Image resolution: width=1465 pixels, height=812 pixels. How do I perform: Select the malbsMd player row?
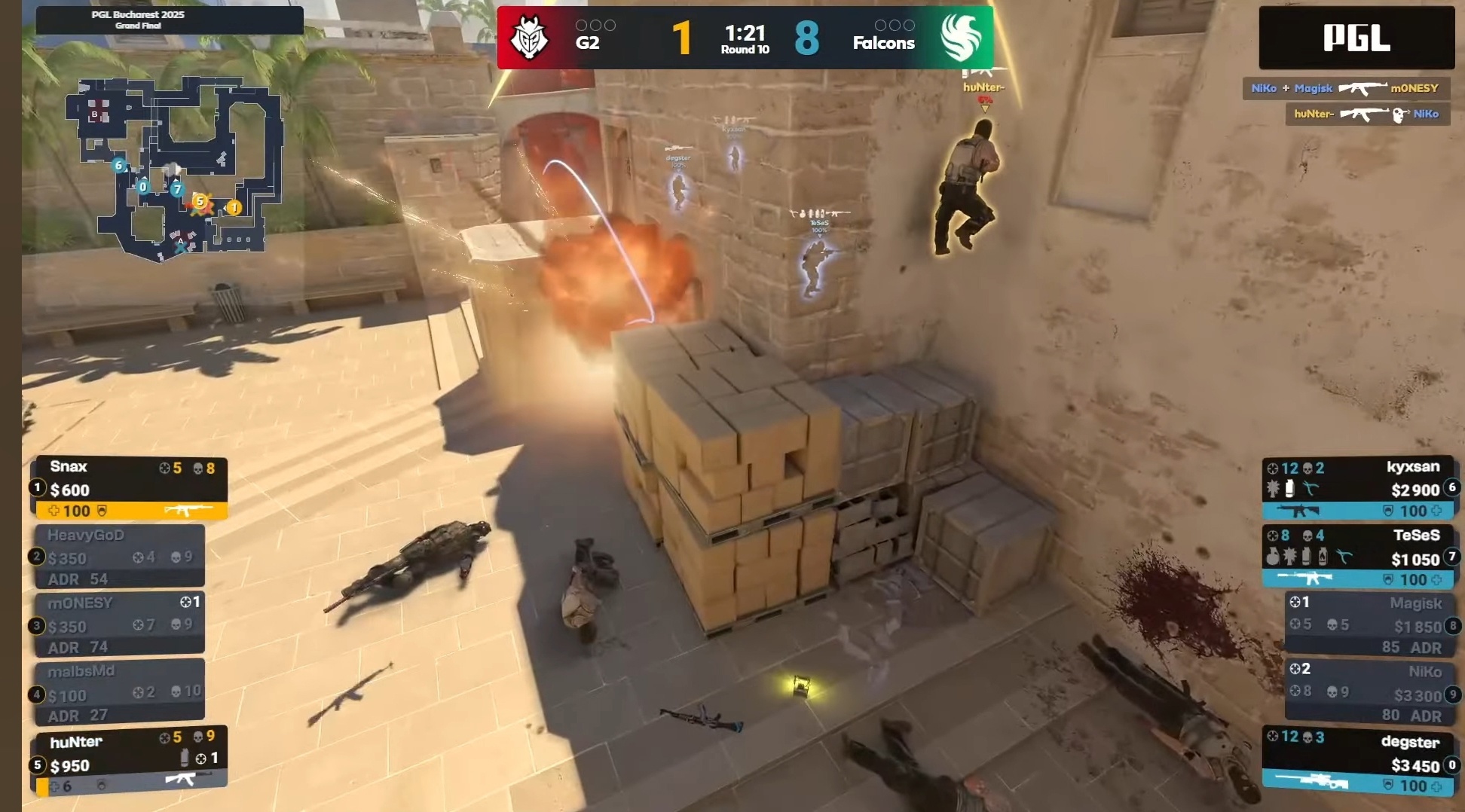[x=120, y=692]
